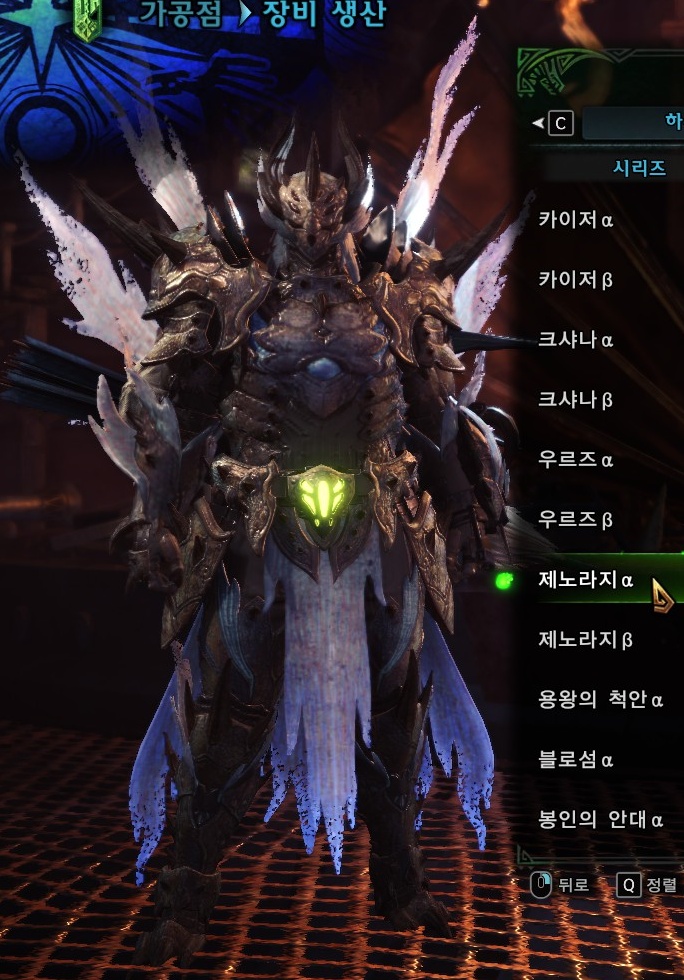Choose the 용왕의 척안α entry
Image resolution: width=684 pixels, height=980 pixels.
coord(600,699)
